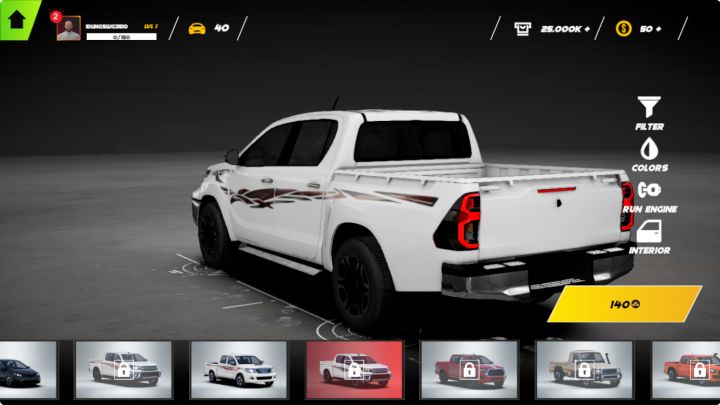Choose the red-highlighted white pickup thumbnail
This screenshot has height=405, width=720.
pos(354,370)
